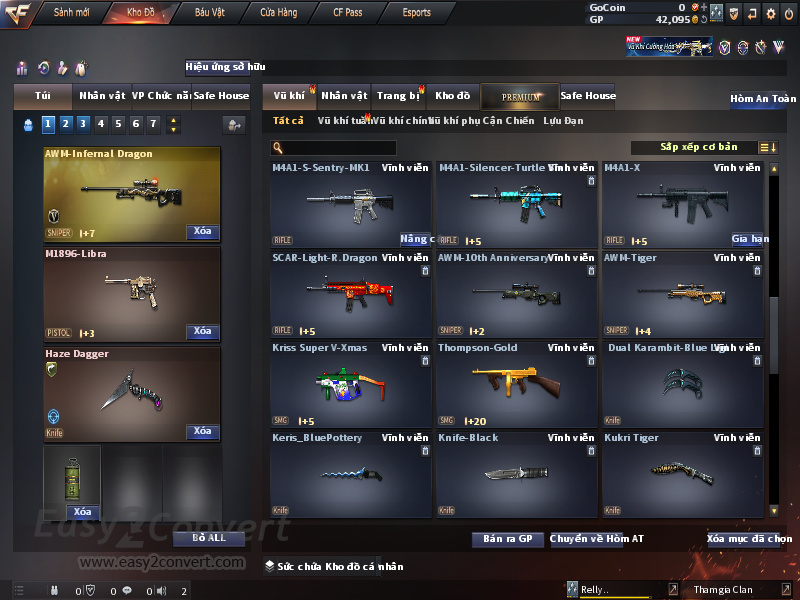The image size is (800, 600).
Task: Open the Cửa Hàng shop tab
Action: pos(278,13)
